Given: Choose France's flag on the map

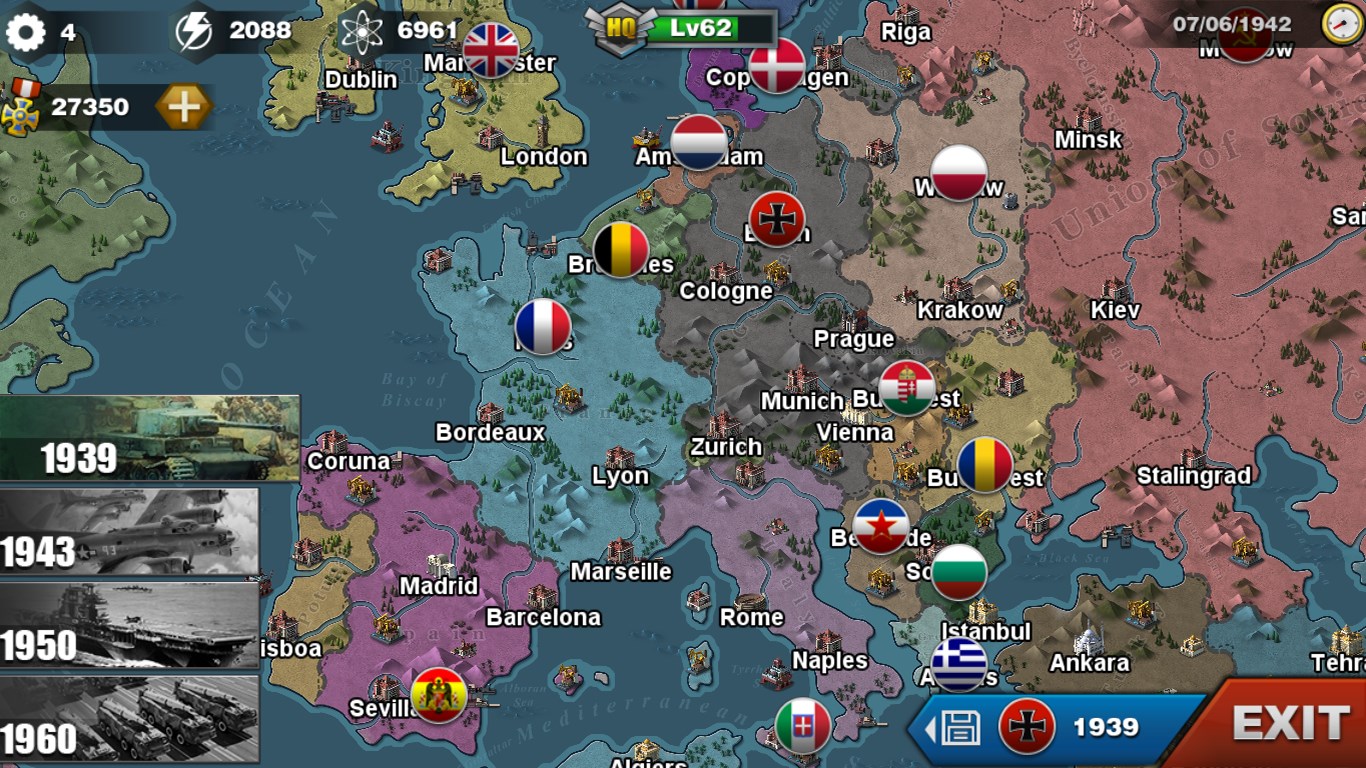Looking at the screenshot, I should (543, 327).
